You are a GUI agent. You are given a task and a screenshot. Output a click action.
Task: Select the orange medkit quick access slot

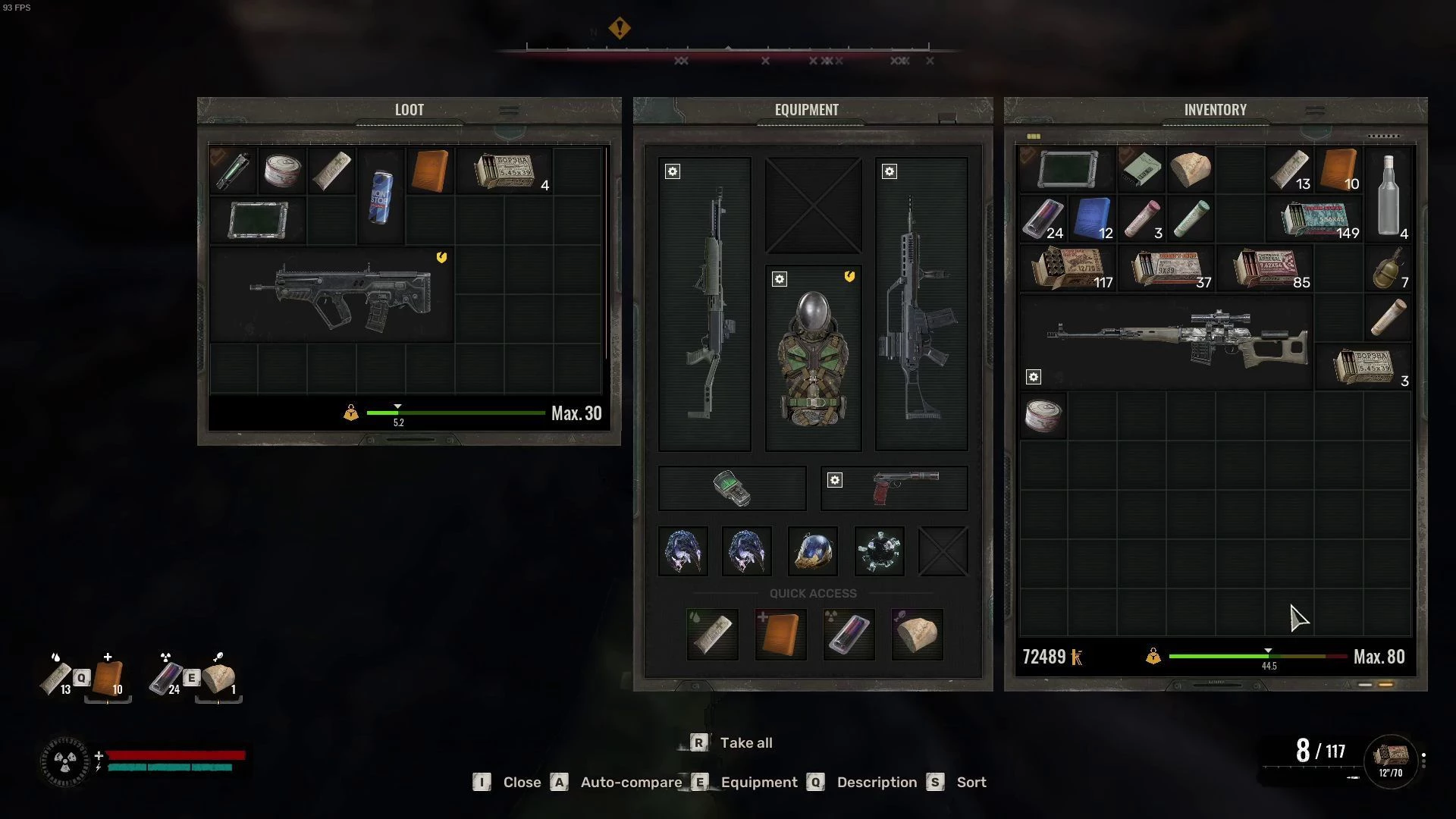780,634
